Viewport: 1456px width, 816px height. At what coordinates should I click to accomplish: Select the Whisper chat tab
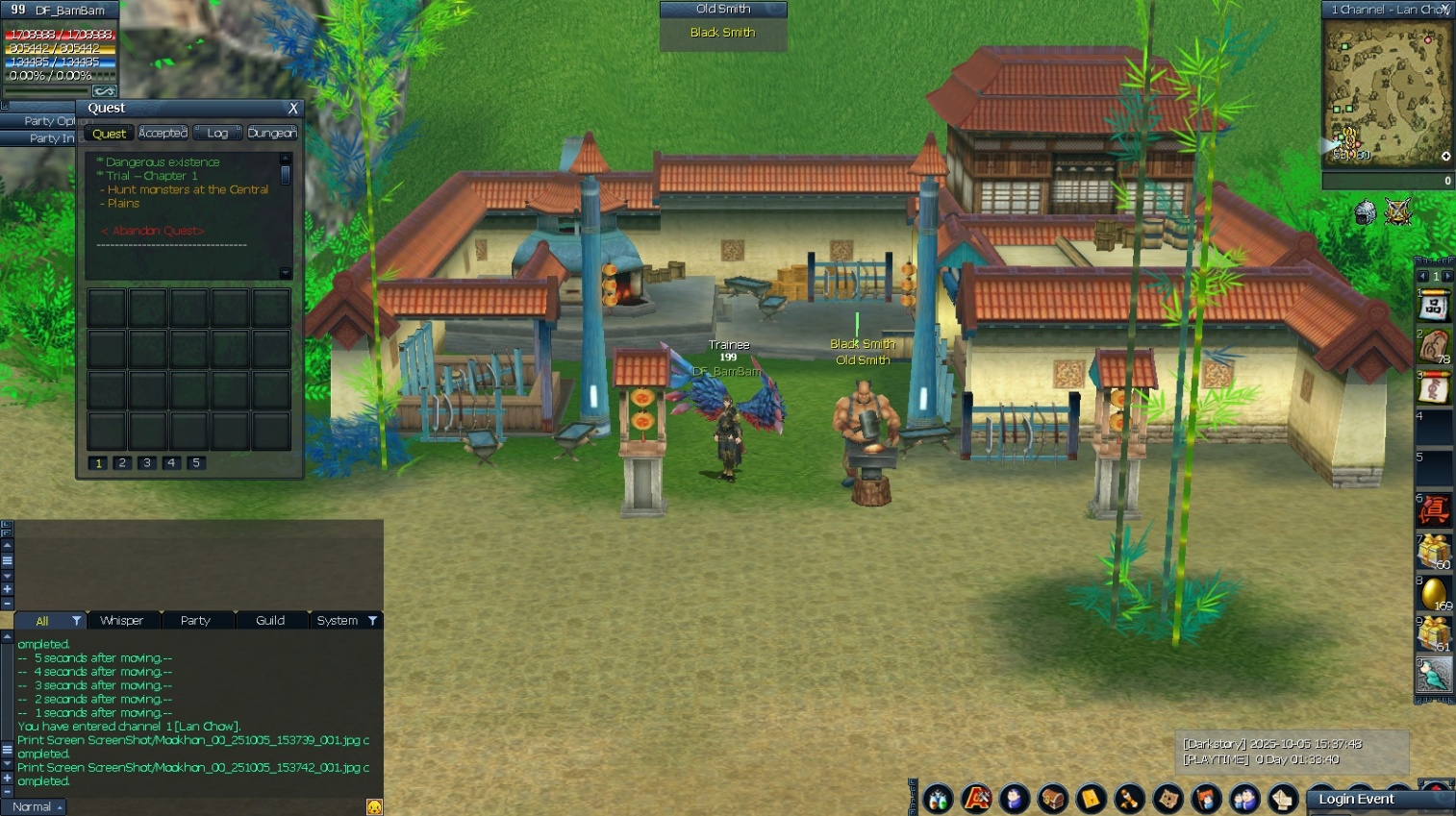pyautogui.click(x=121, y=620)
